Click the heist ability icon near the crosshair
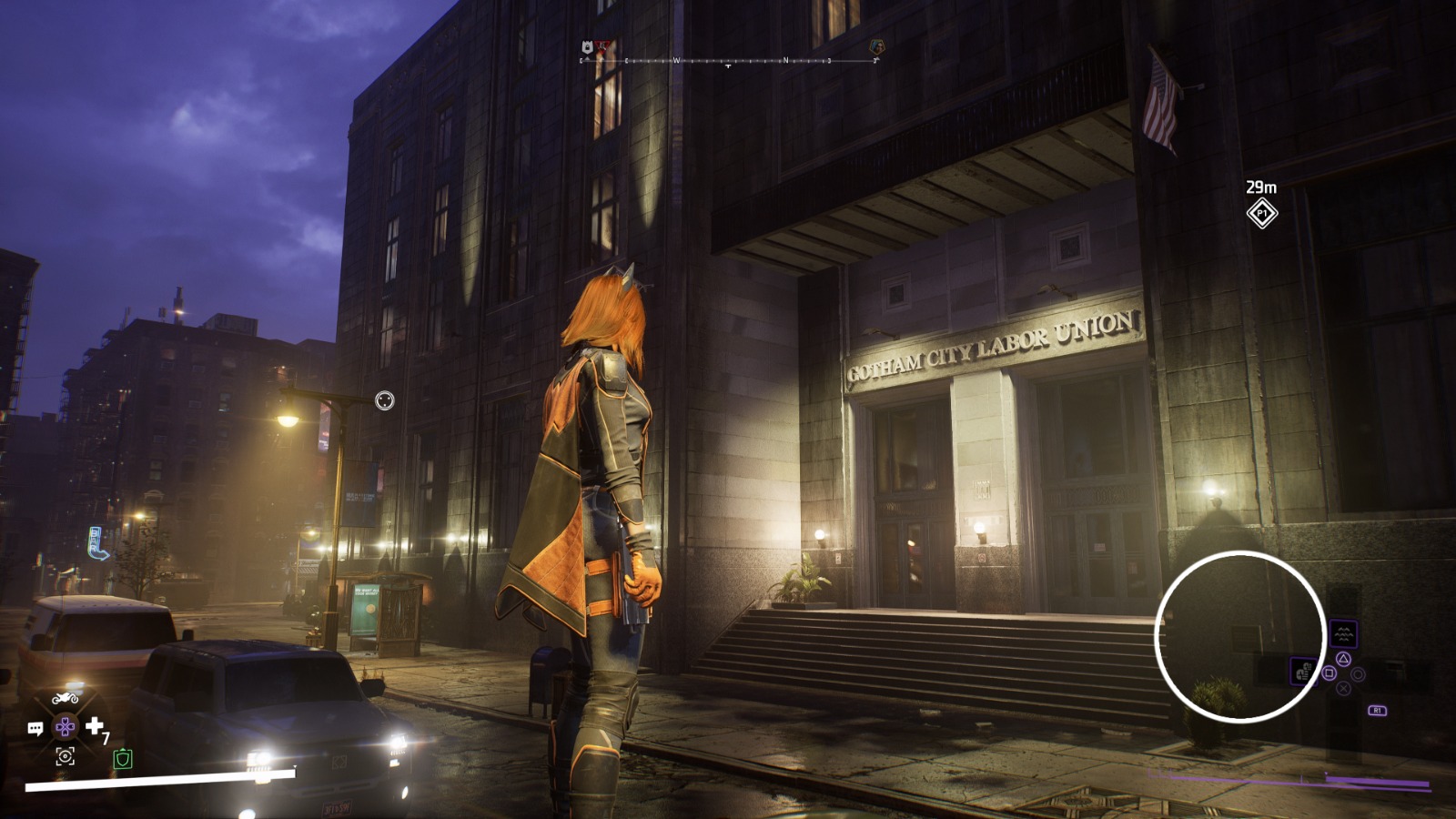 [1304, 672]
